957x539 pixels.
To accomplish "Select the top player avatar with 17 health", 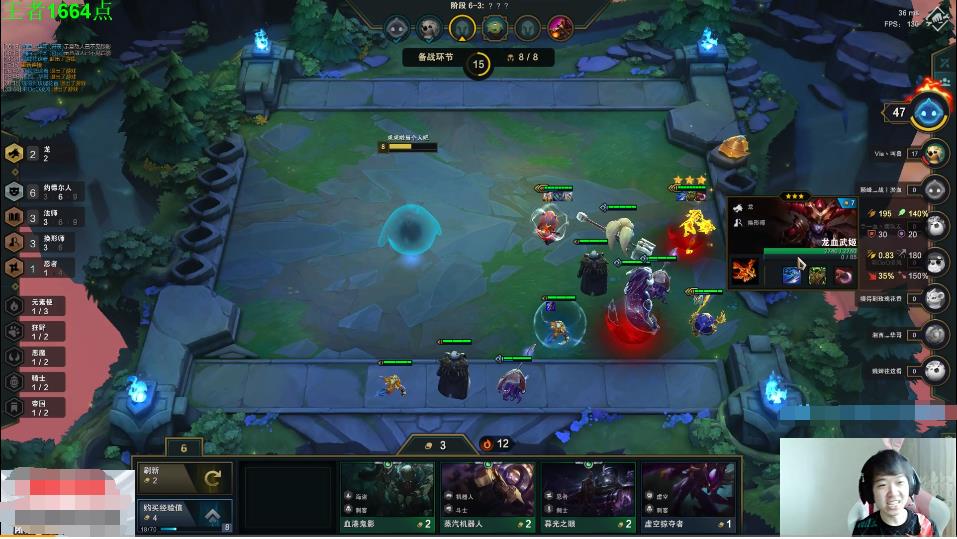I will coord(935,153).
